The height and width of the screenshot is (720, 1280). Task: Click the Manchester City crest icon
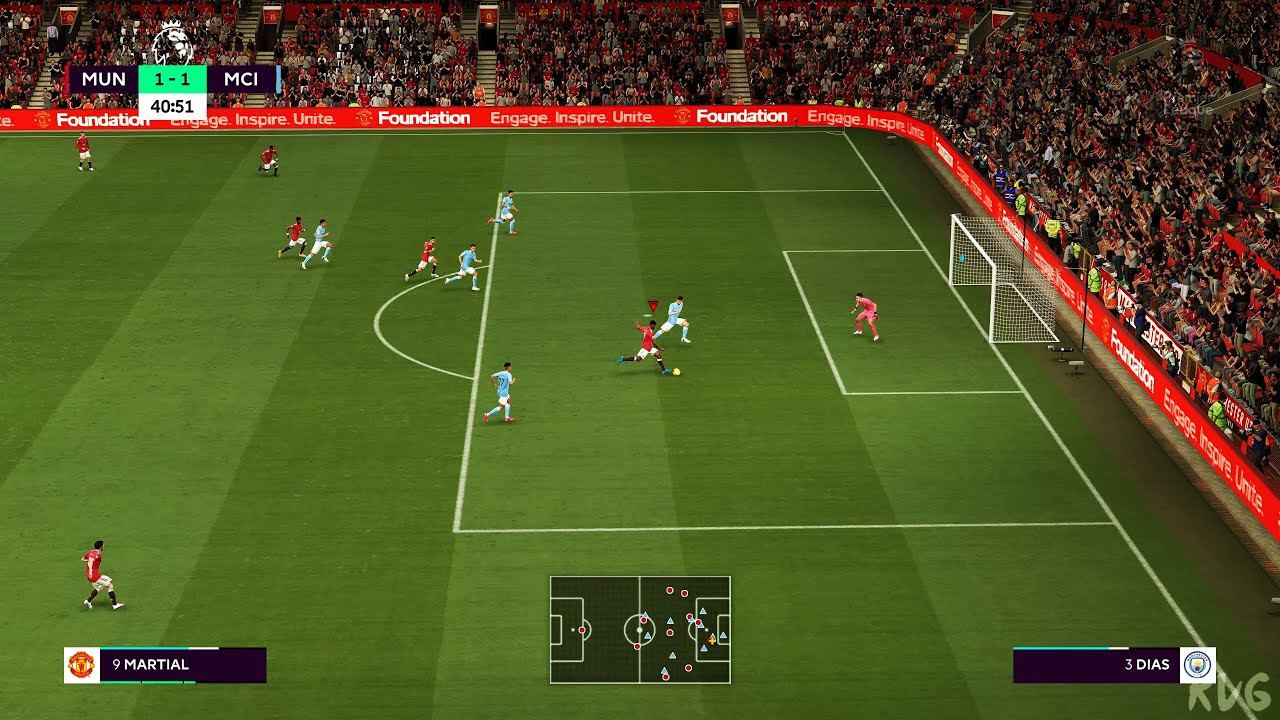point(1197,665)
